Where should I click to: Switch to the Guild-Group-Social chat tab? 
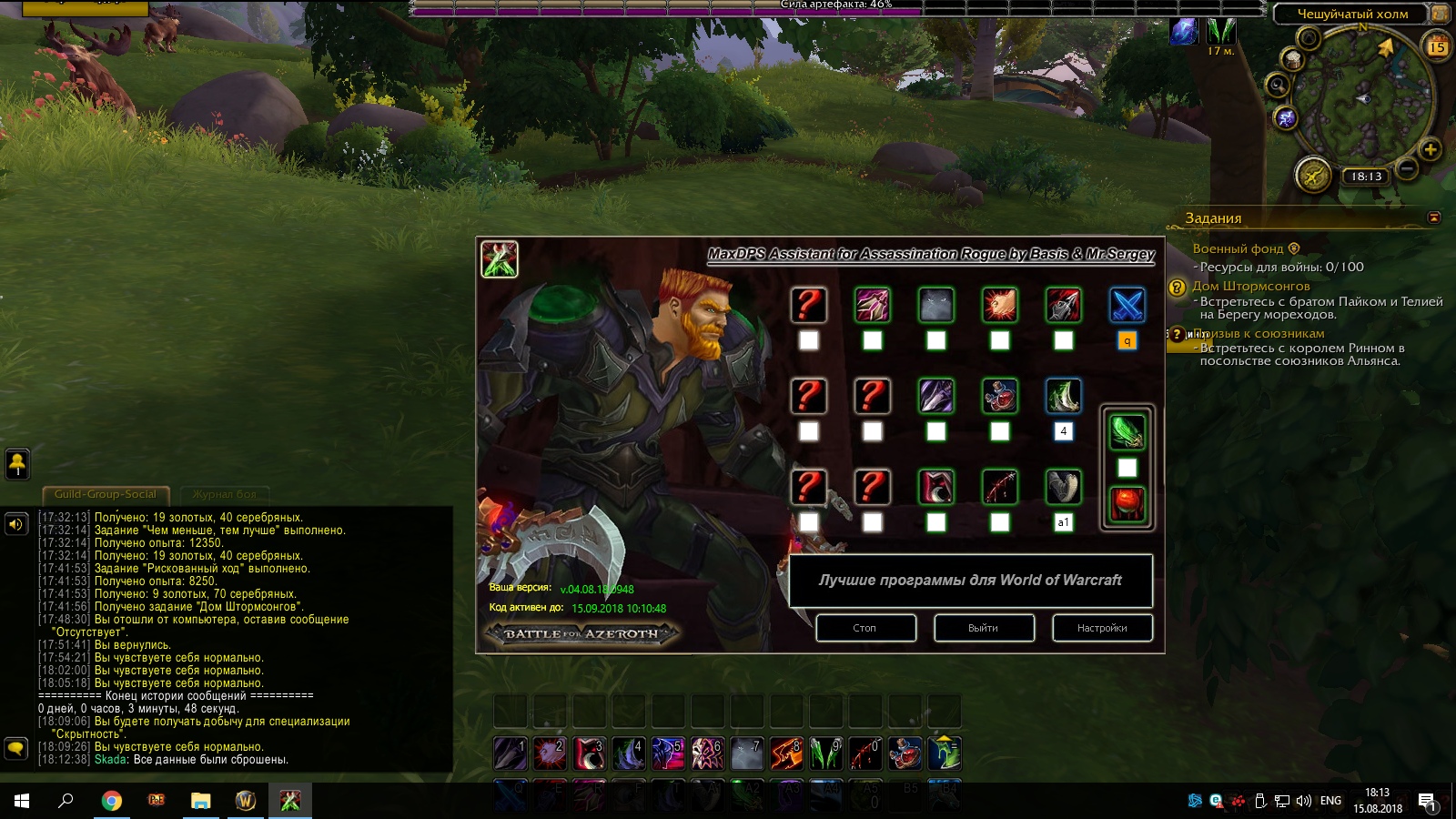pyautogui.click(x=106, y=494)
